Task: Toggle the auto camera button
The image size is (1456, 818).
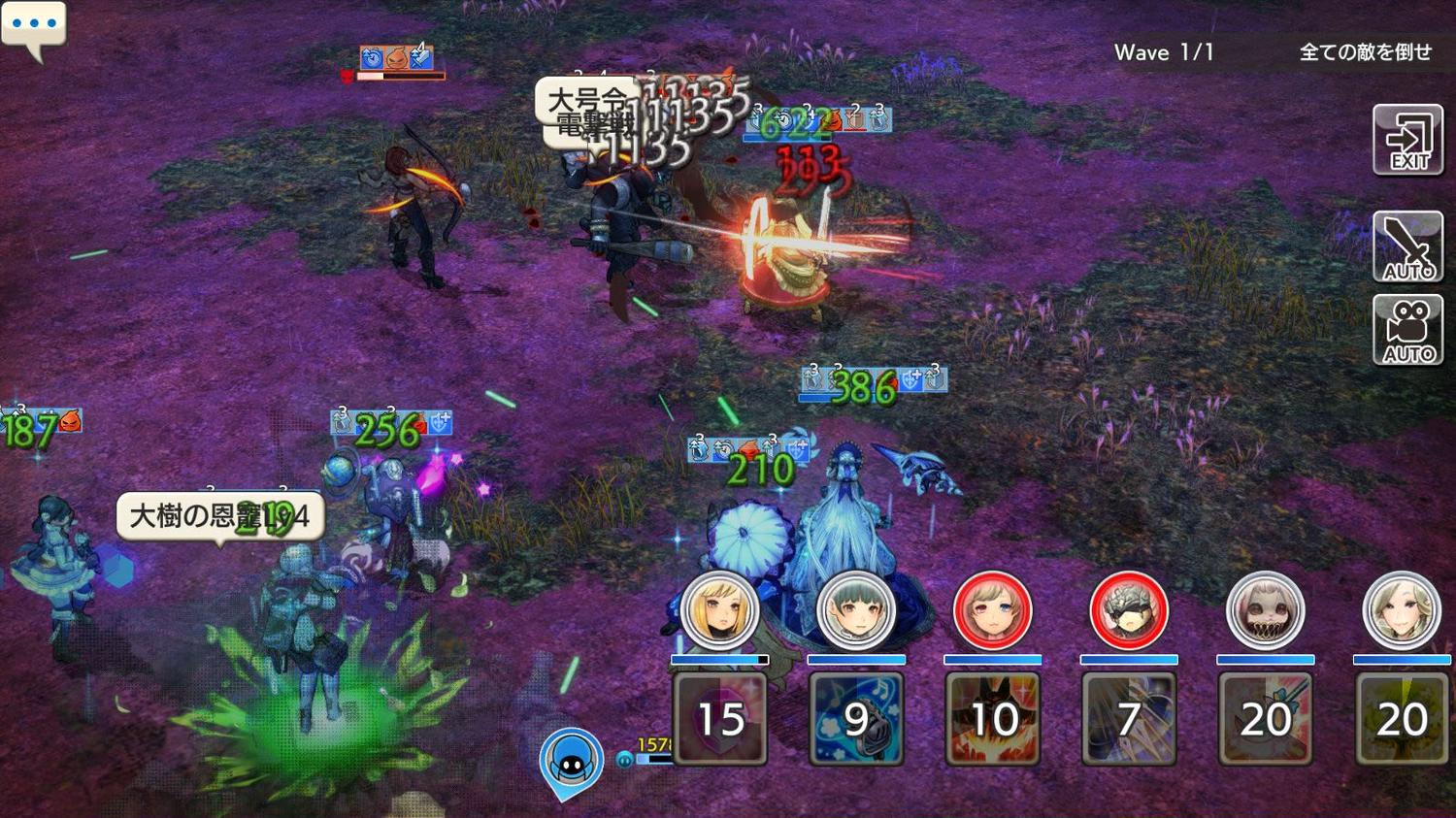Action: (1407, 330)
